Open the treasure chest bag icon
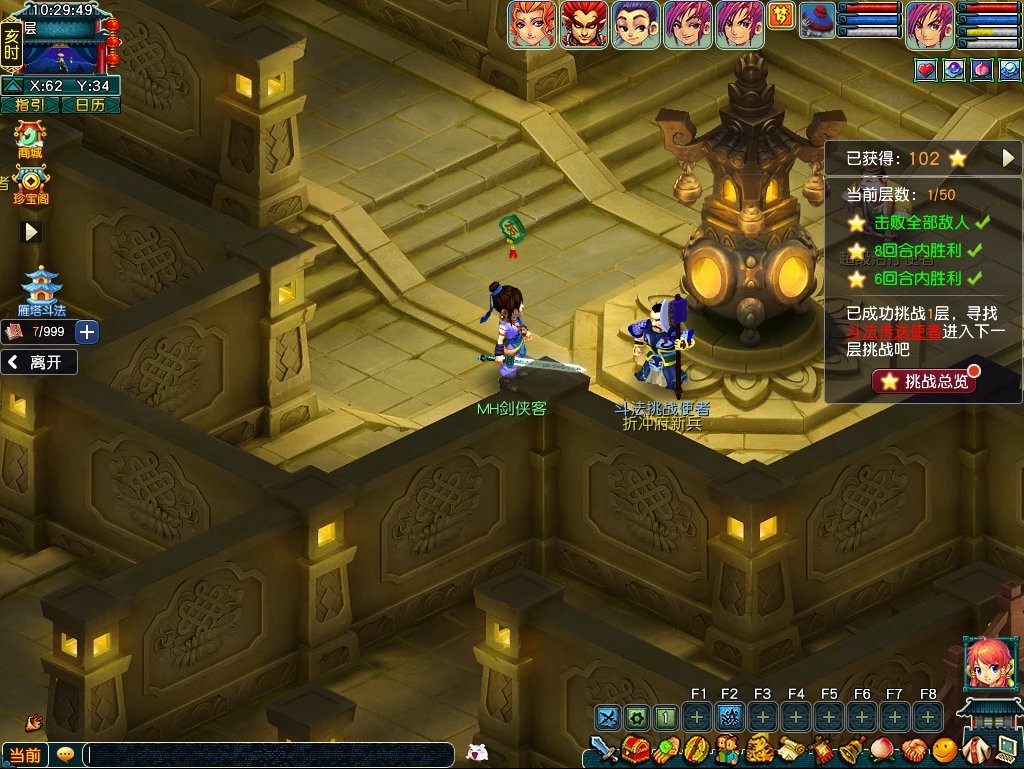This screenshot has height=769, width=1024. point(634,748)
